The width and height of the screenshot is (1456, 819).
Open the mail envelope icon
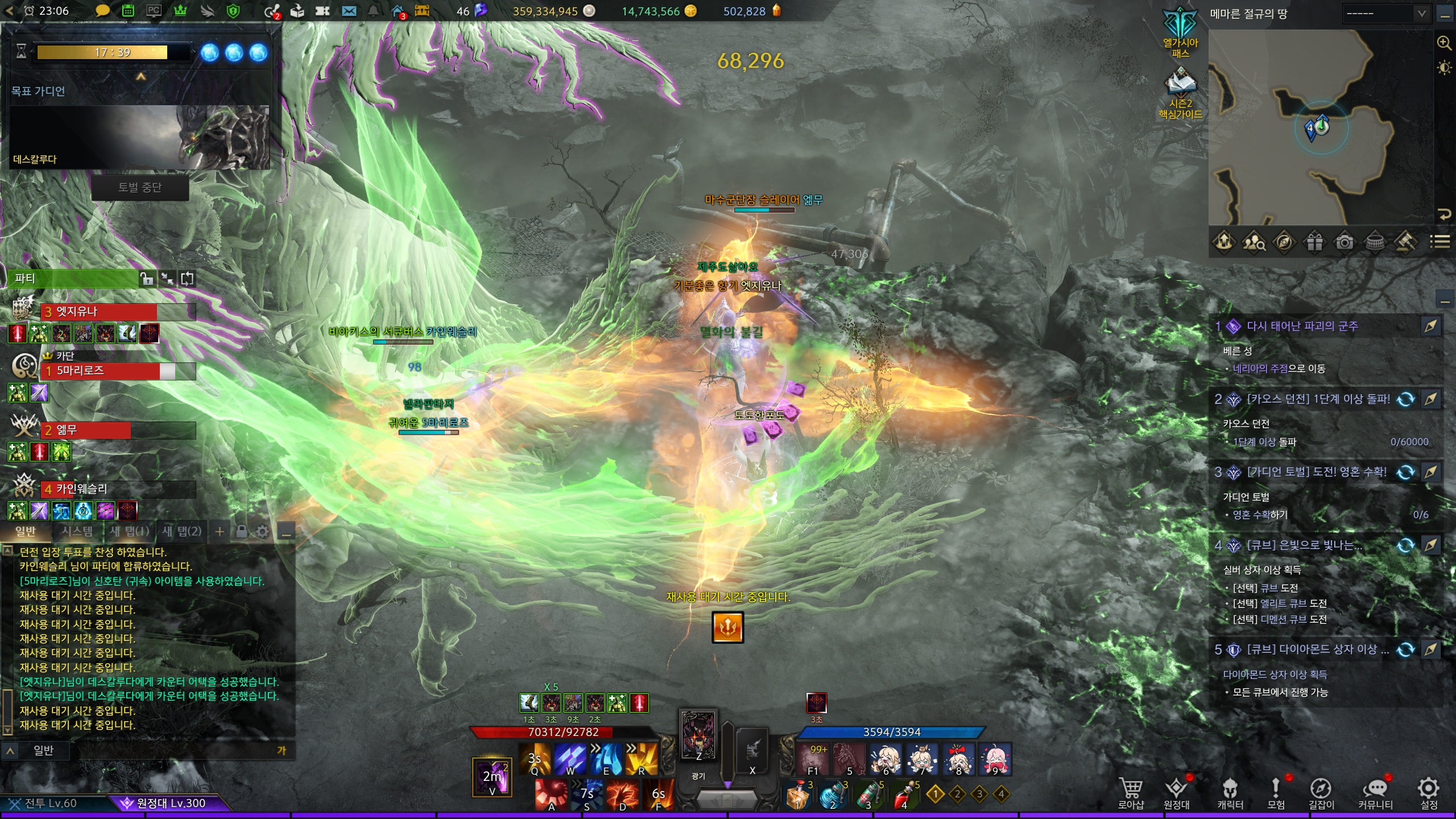click(x=349, y=11)
